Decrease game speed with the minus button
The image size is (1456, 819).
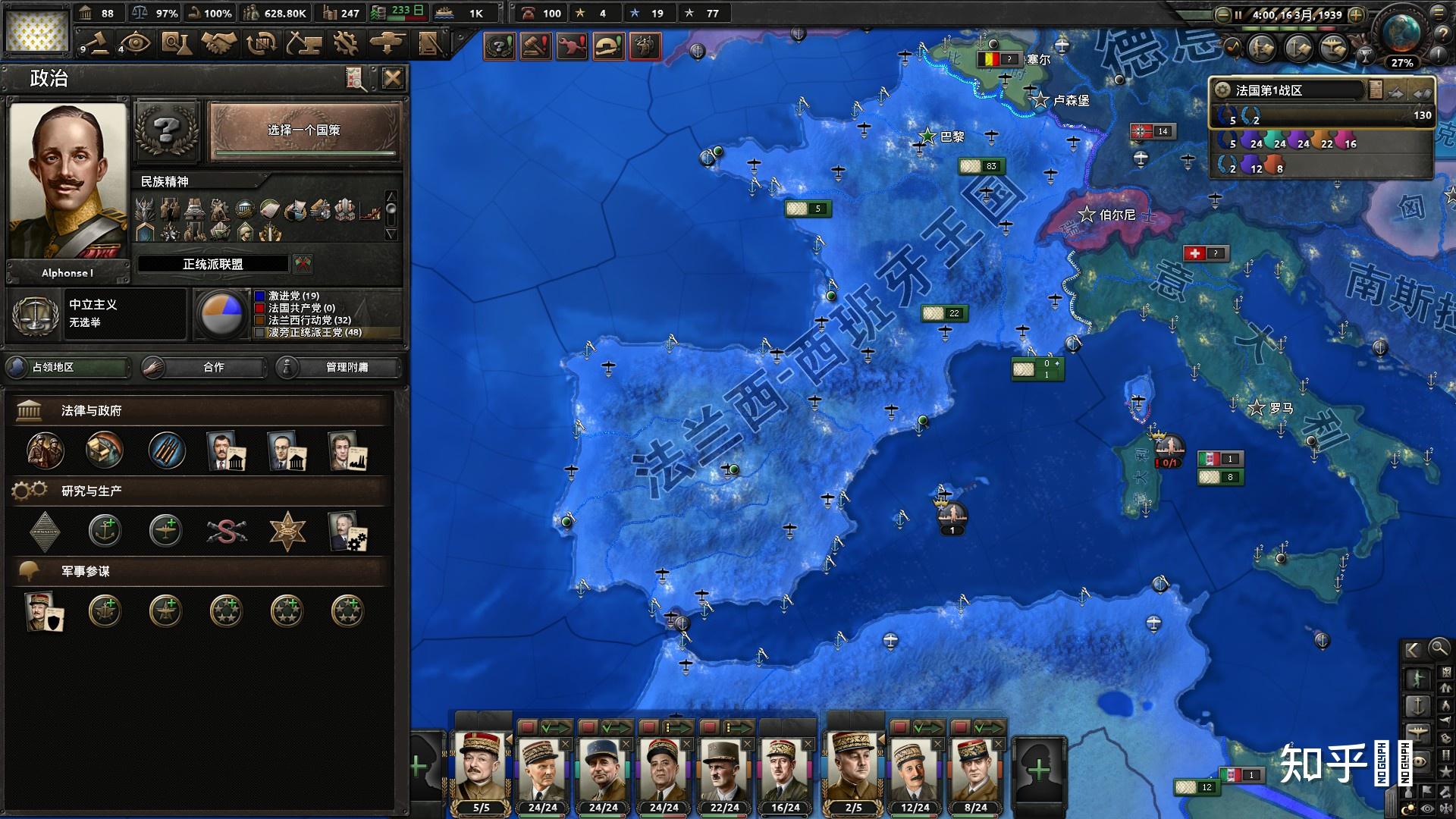pyautogui.click(x=1222, y=14)
